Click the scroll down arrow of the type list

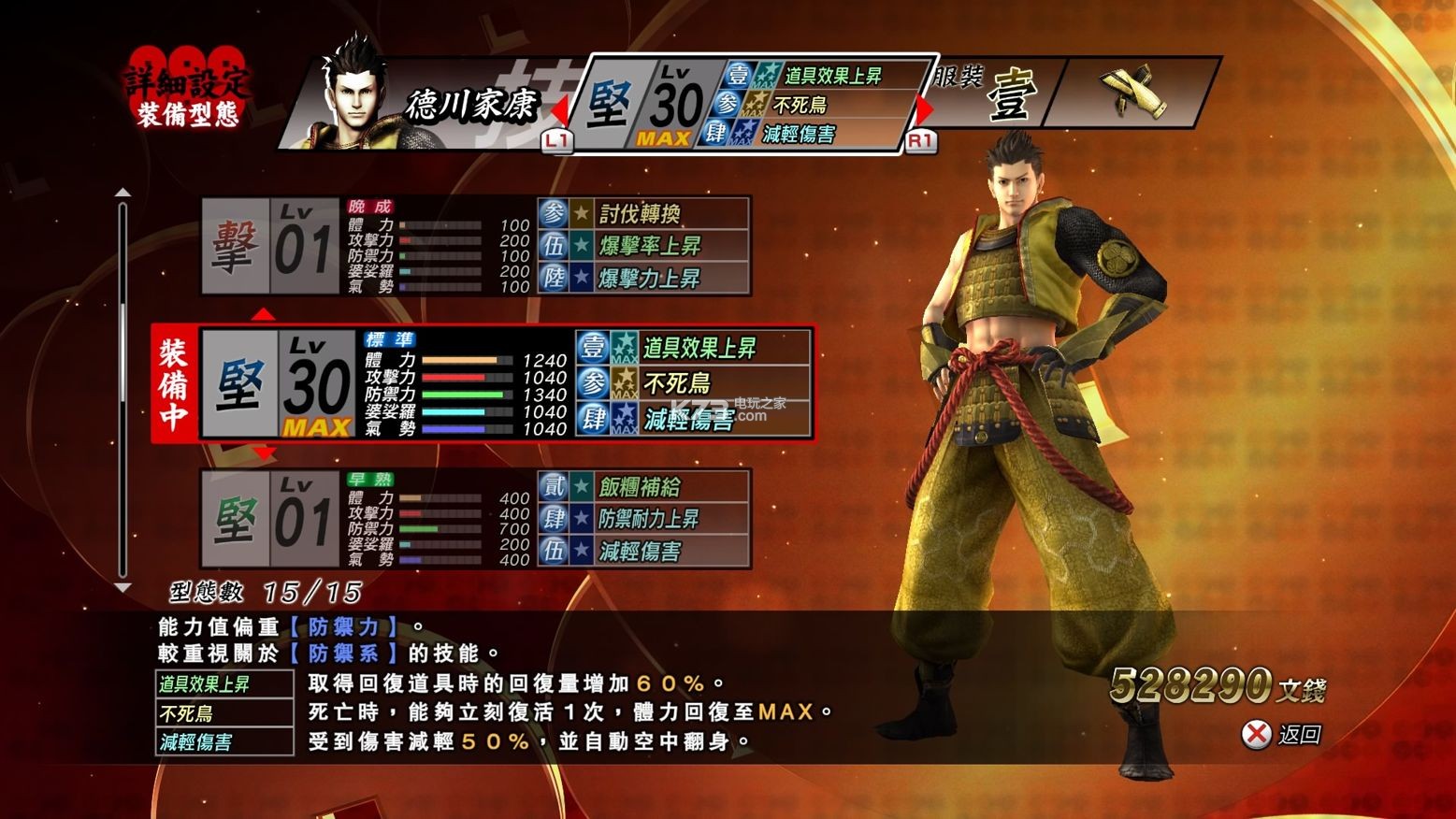coord(123,588)
